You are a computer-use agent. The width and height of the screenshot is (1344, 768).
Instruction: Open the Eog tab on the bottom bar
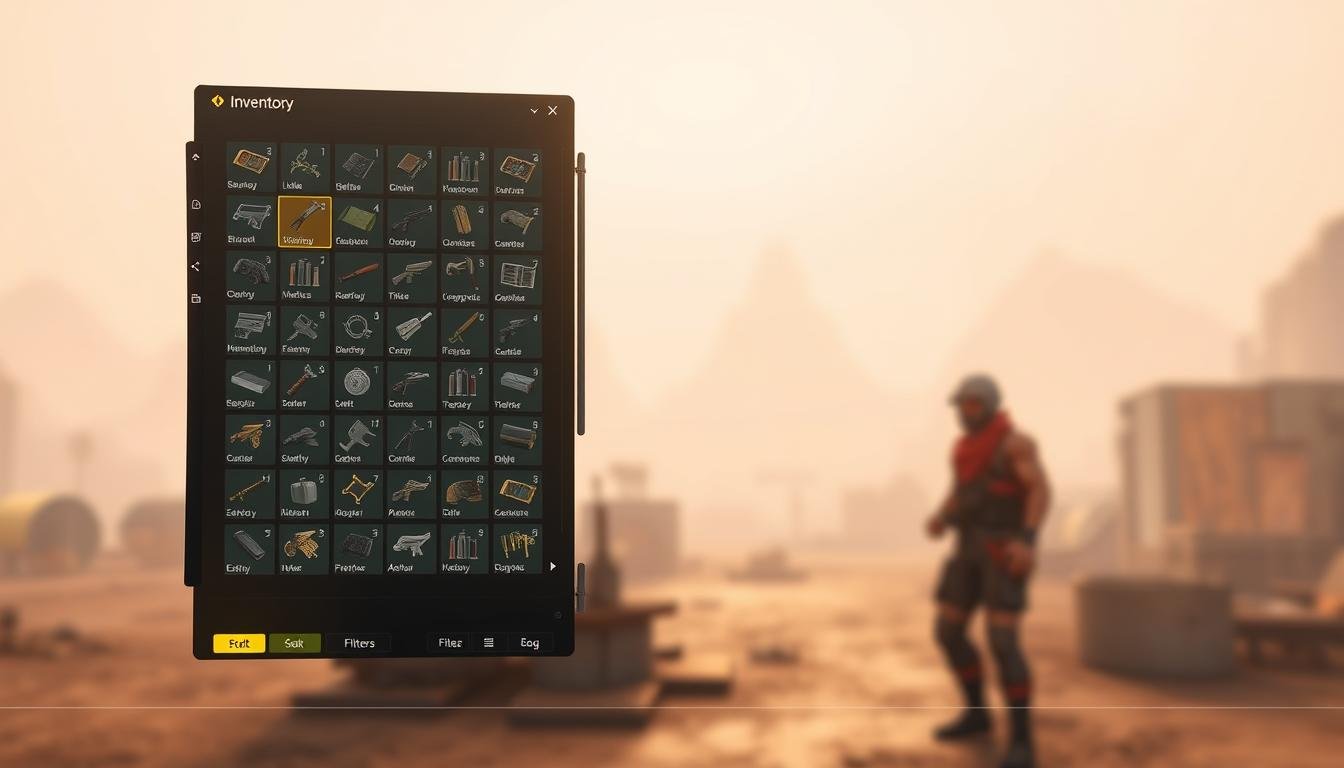[529, 643]
